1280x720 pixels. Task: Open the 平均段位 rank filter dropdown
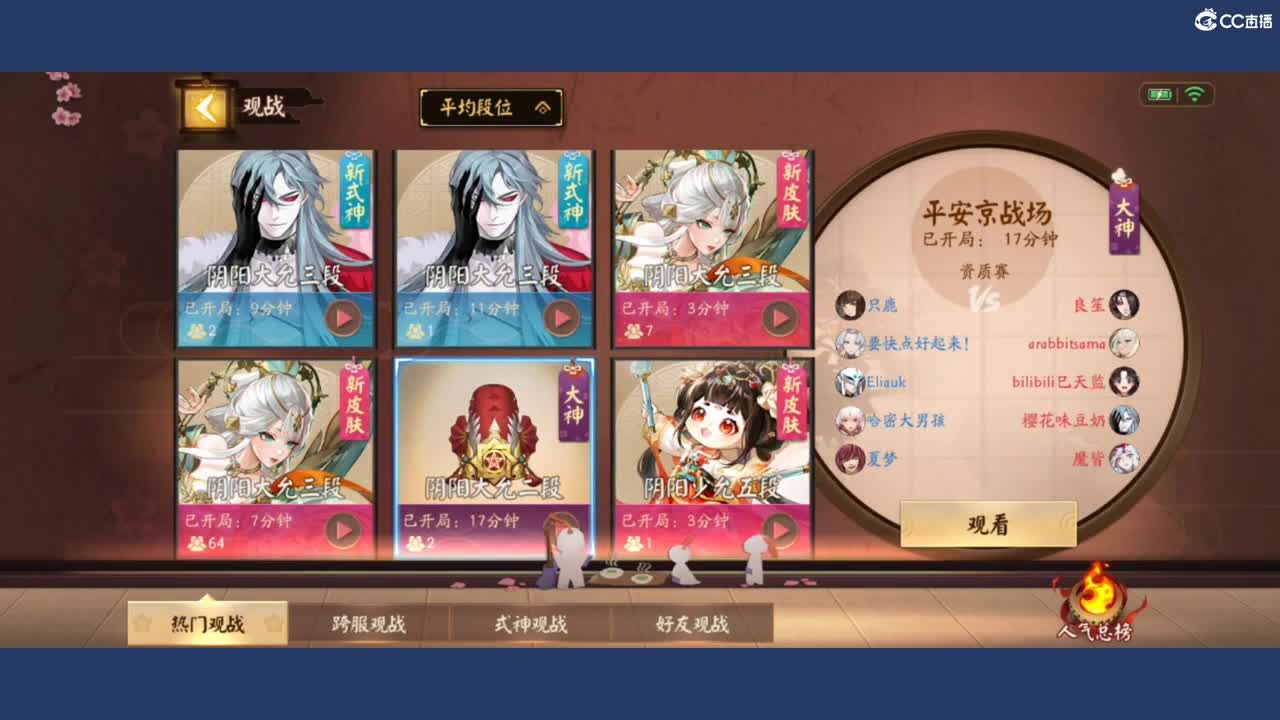[x=491, y=109]
